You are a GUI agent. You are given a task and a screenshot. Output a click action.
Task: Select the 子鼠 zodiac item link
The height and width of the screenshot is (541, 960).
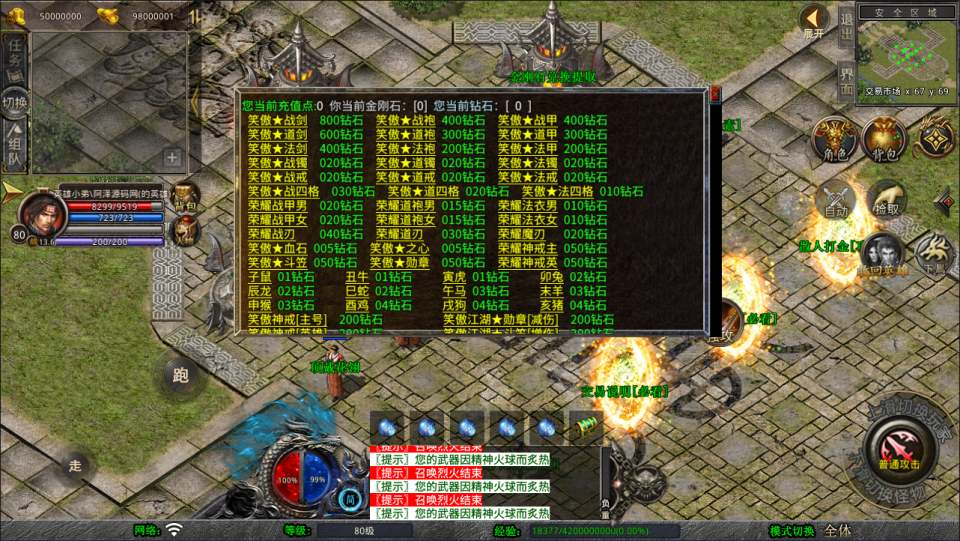point(259,277)
